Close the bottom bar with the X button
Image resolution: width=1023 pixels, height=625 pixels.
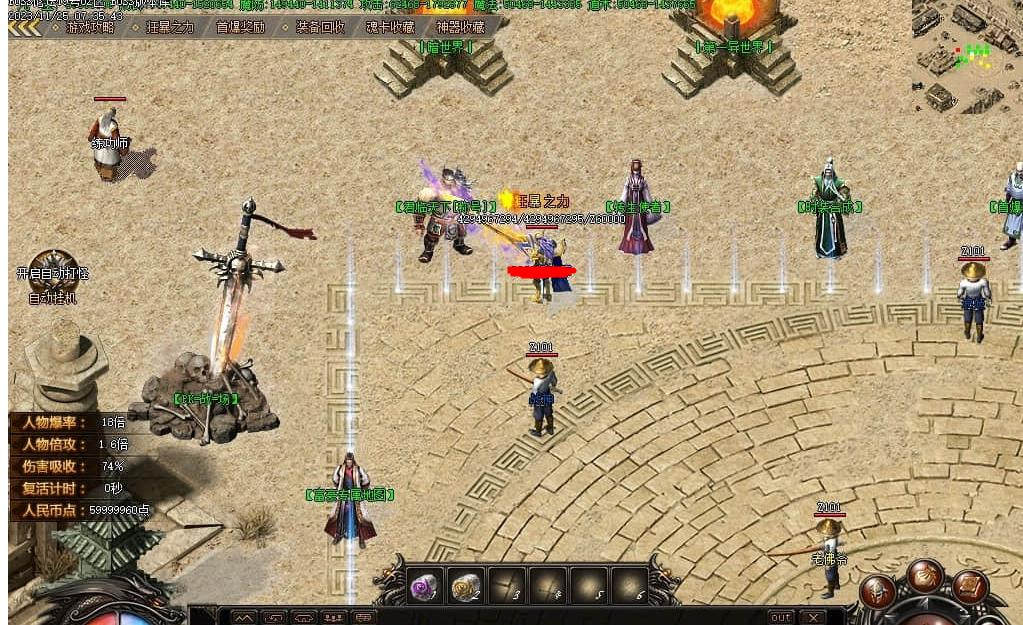[812, 617]
